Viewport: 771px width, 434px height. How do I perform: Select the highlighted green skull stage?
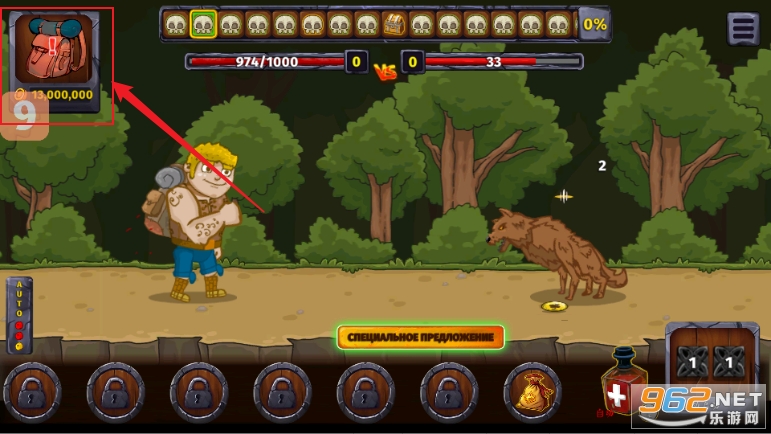[204, 24]
